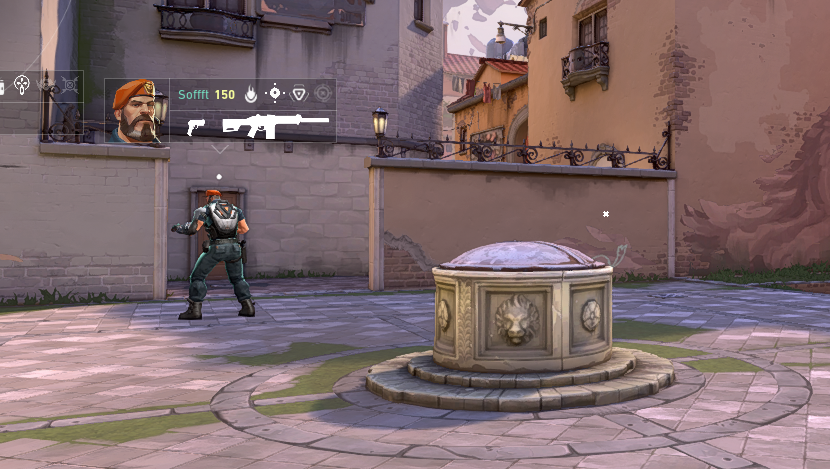
Task: Select the flame ability icon
Action: pos(250,94)
